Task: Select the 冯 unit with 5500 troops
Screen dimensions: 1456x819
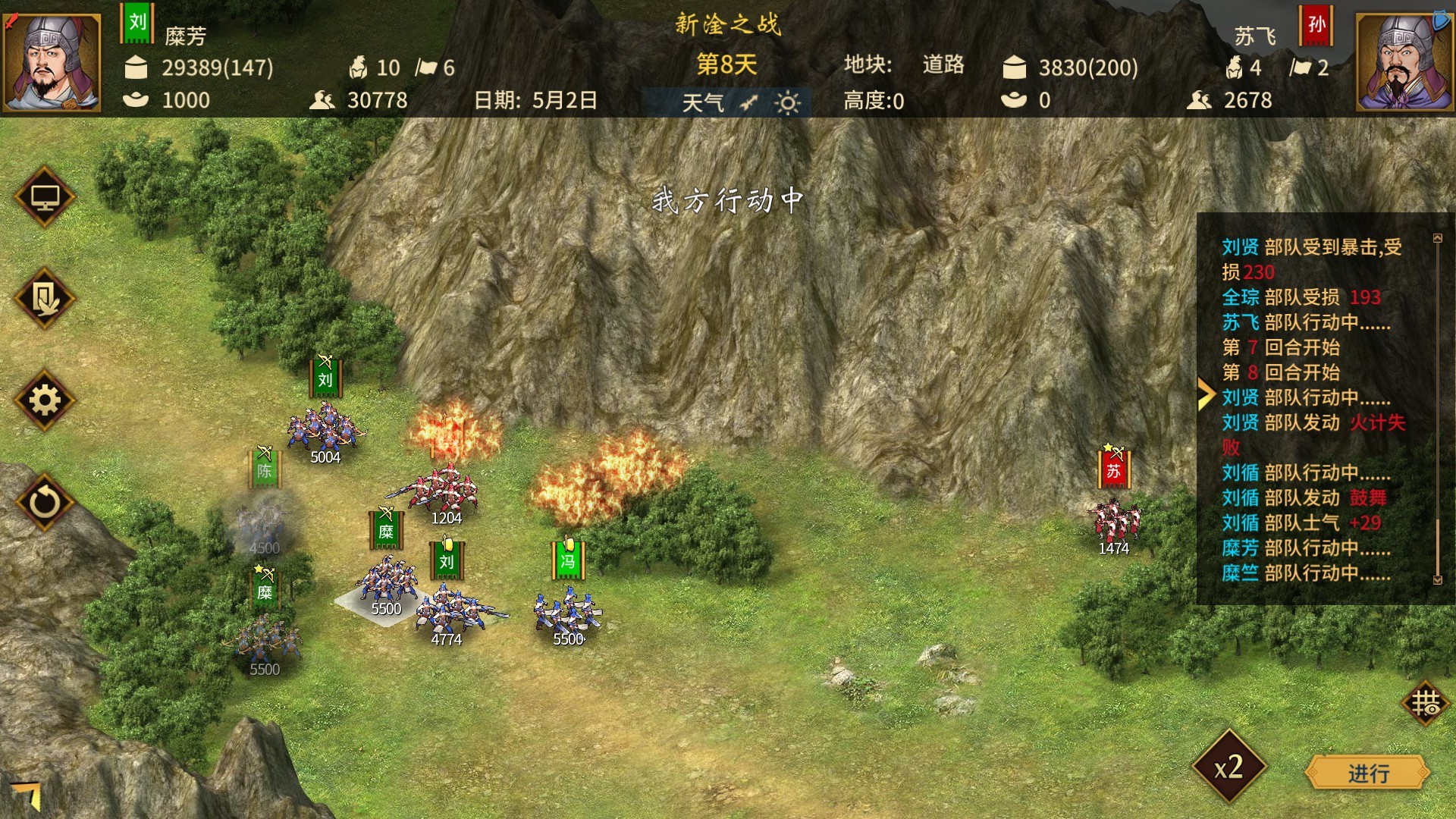Action: [567, 610]
